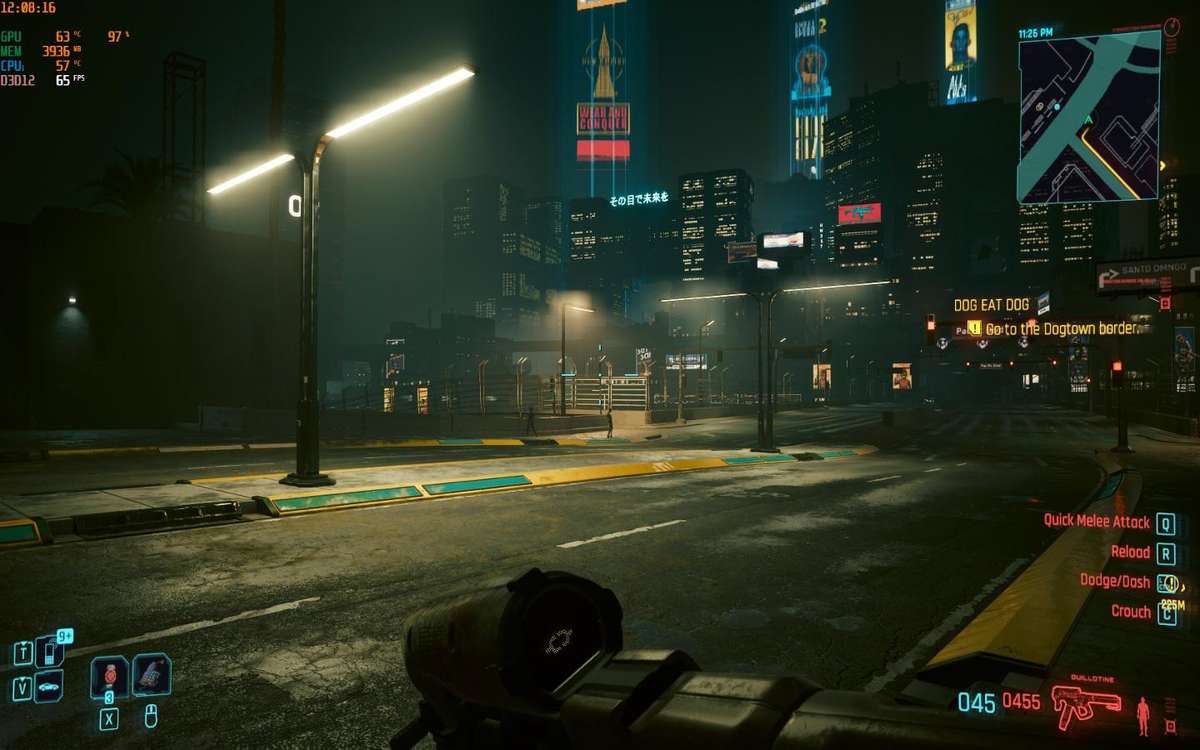Call your vehicle with the car icon
The height and width of the screenshot is (750, 1200).
coord(48,687)
